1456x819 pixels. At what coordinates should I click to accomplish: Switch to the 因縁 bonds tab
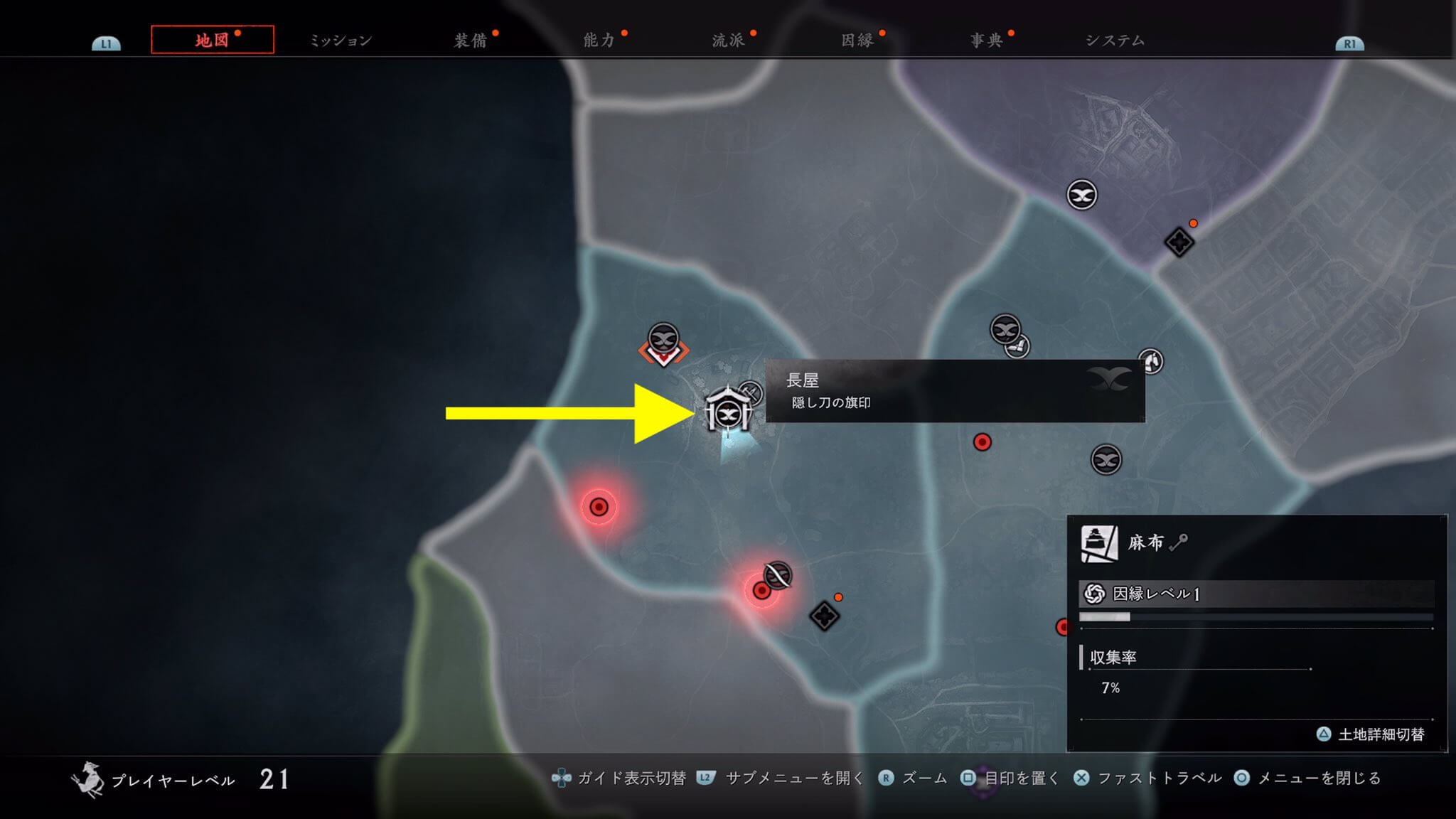[857, 41]
